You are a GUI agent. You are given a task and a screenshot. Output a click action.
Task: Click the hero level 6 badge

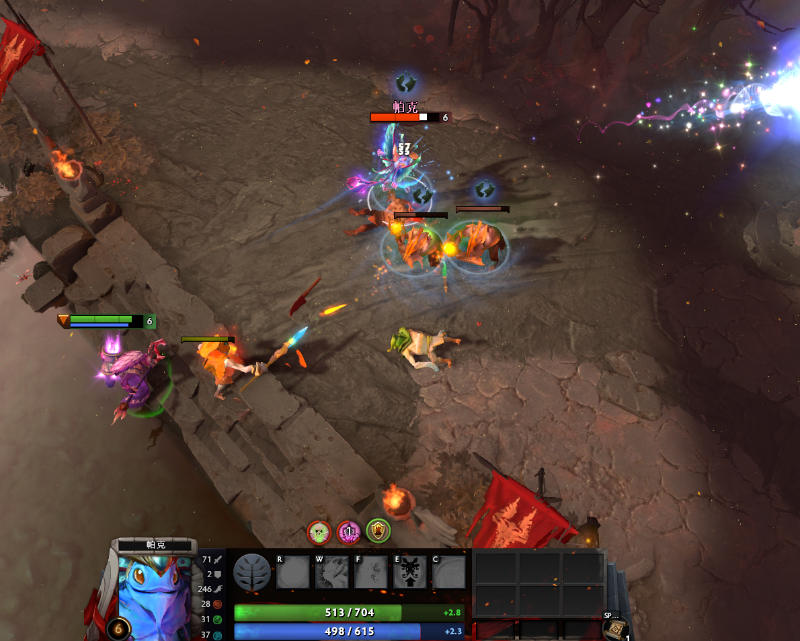click(x=119, y=629)
